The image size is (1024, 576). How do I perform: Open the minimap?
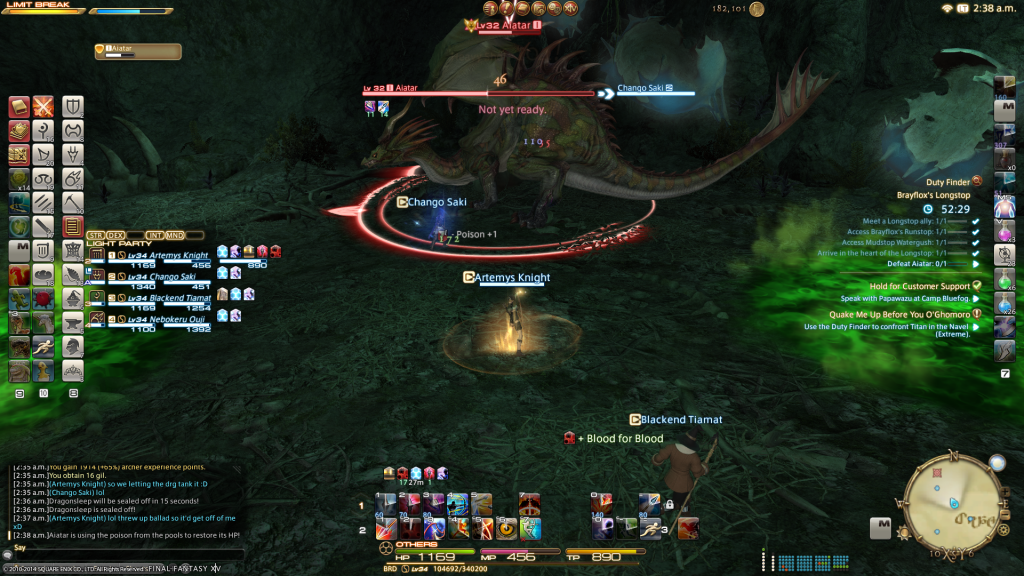950,502
